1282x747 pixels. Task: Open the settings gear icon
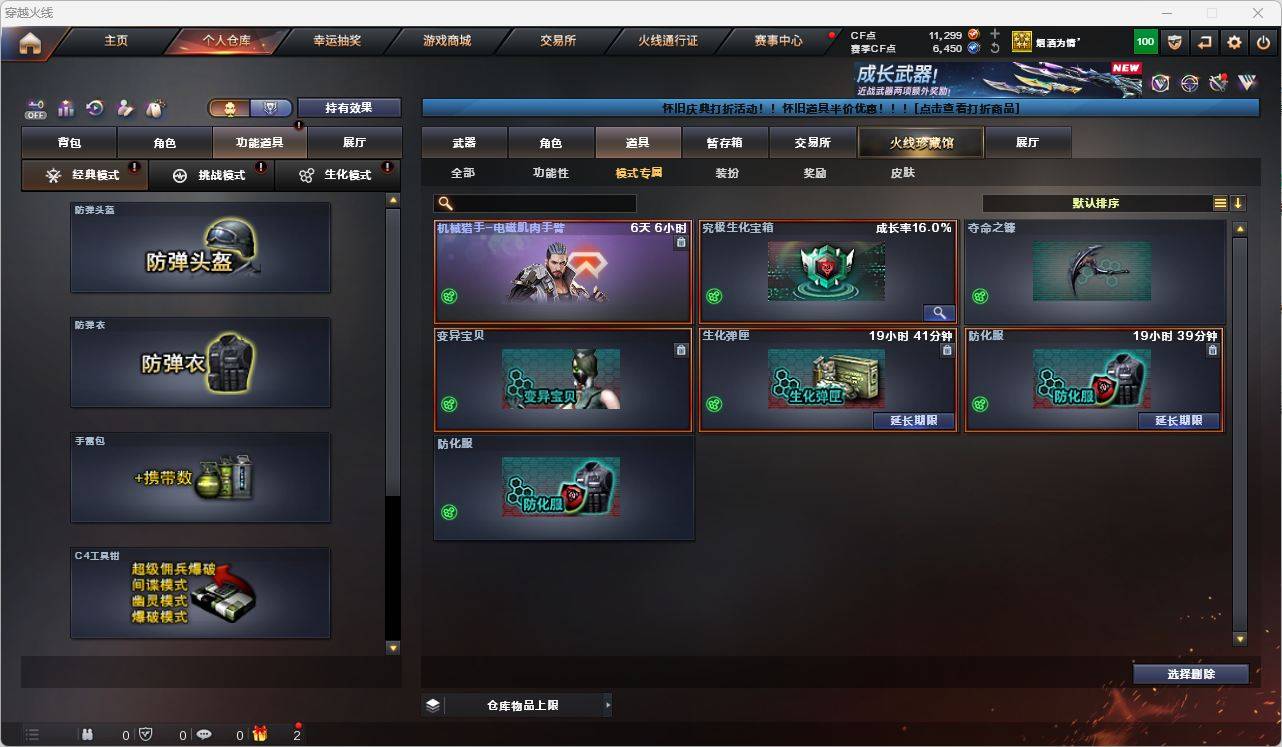click(1233, 41)
